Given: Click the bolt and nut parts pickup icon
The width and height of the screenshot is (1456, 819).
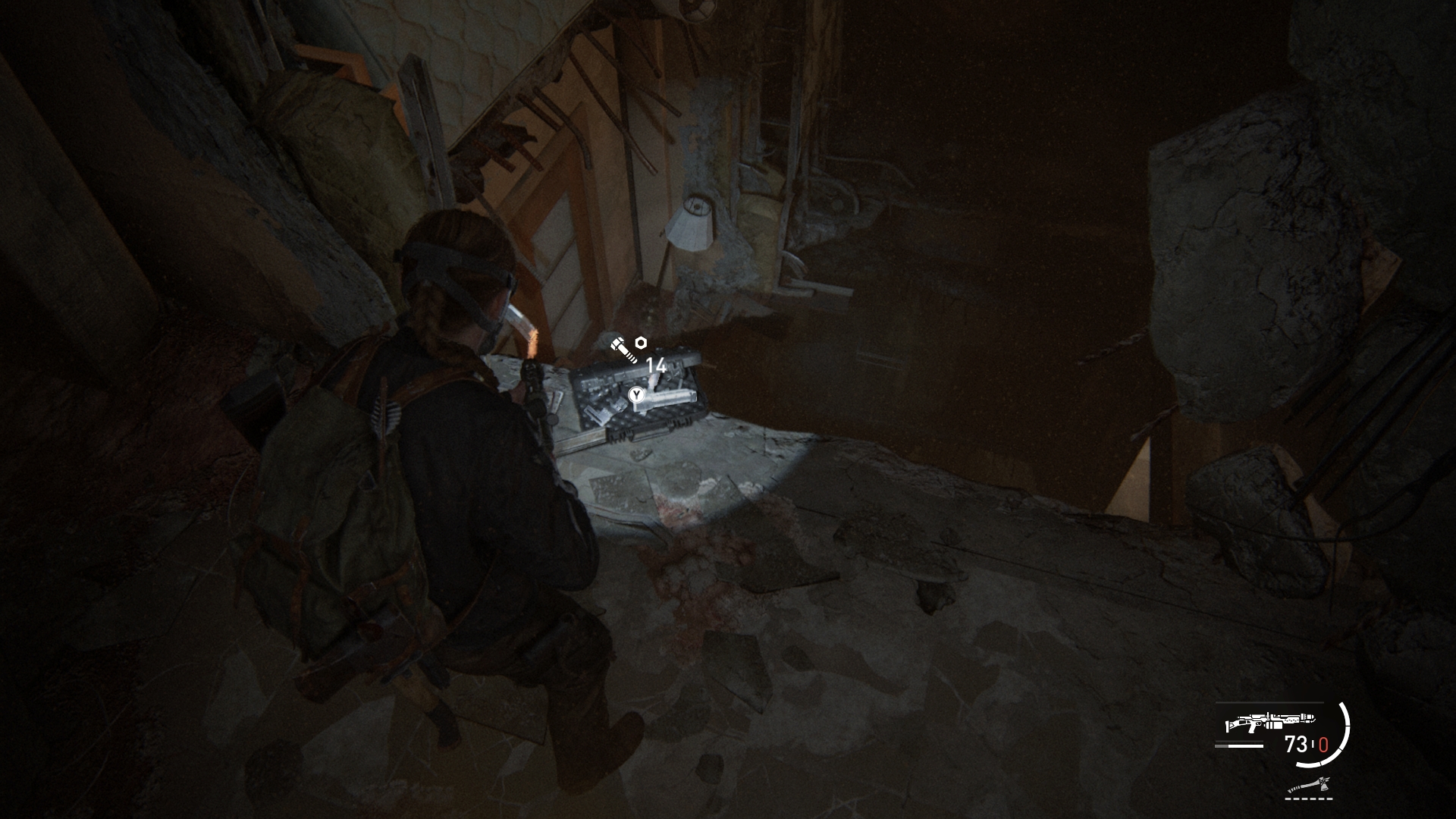Looking at the screenshot, I should point(629,348).
